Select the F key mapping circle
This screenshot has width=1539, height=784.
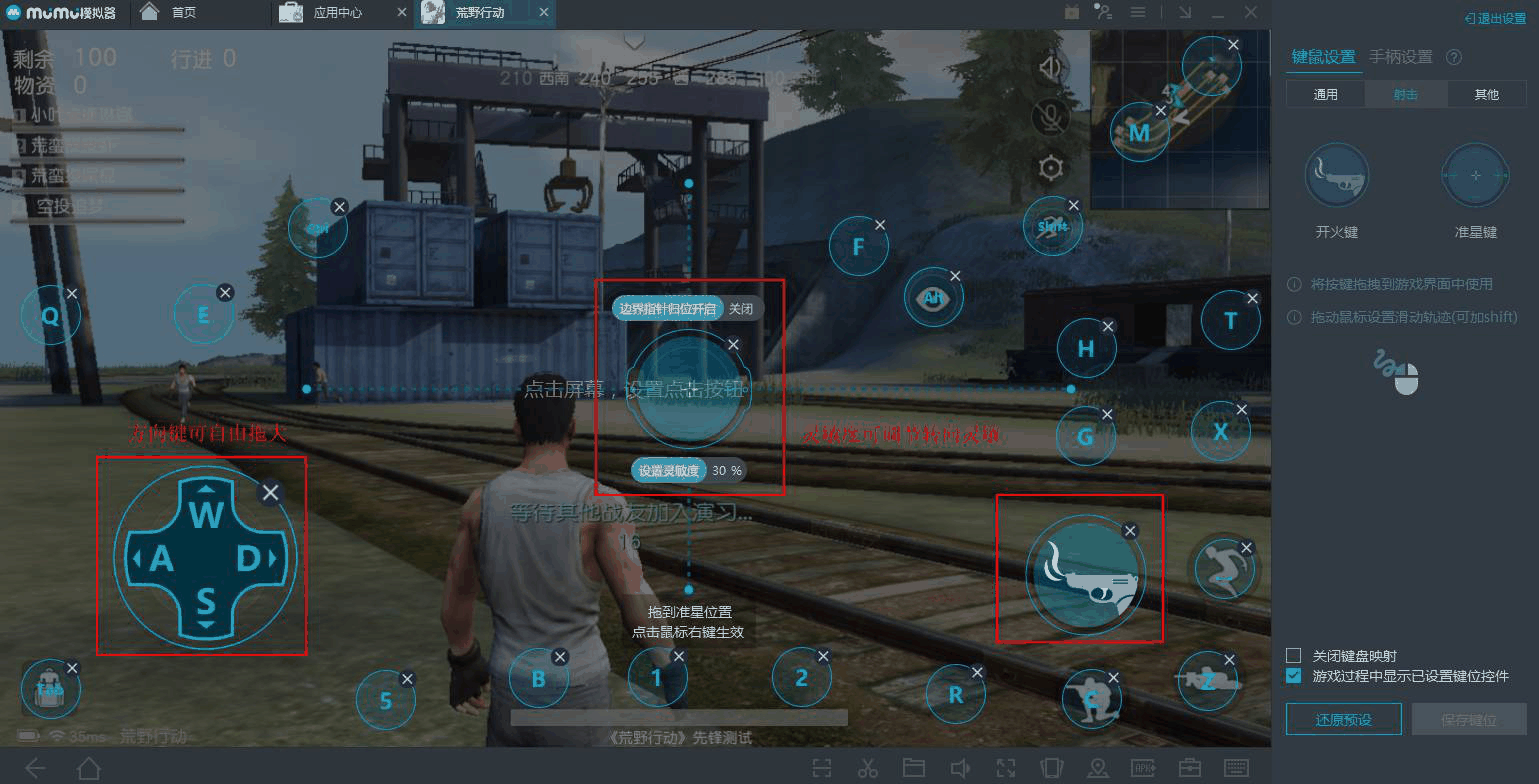(857, 246)
